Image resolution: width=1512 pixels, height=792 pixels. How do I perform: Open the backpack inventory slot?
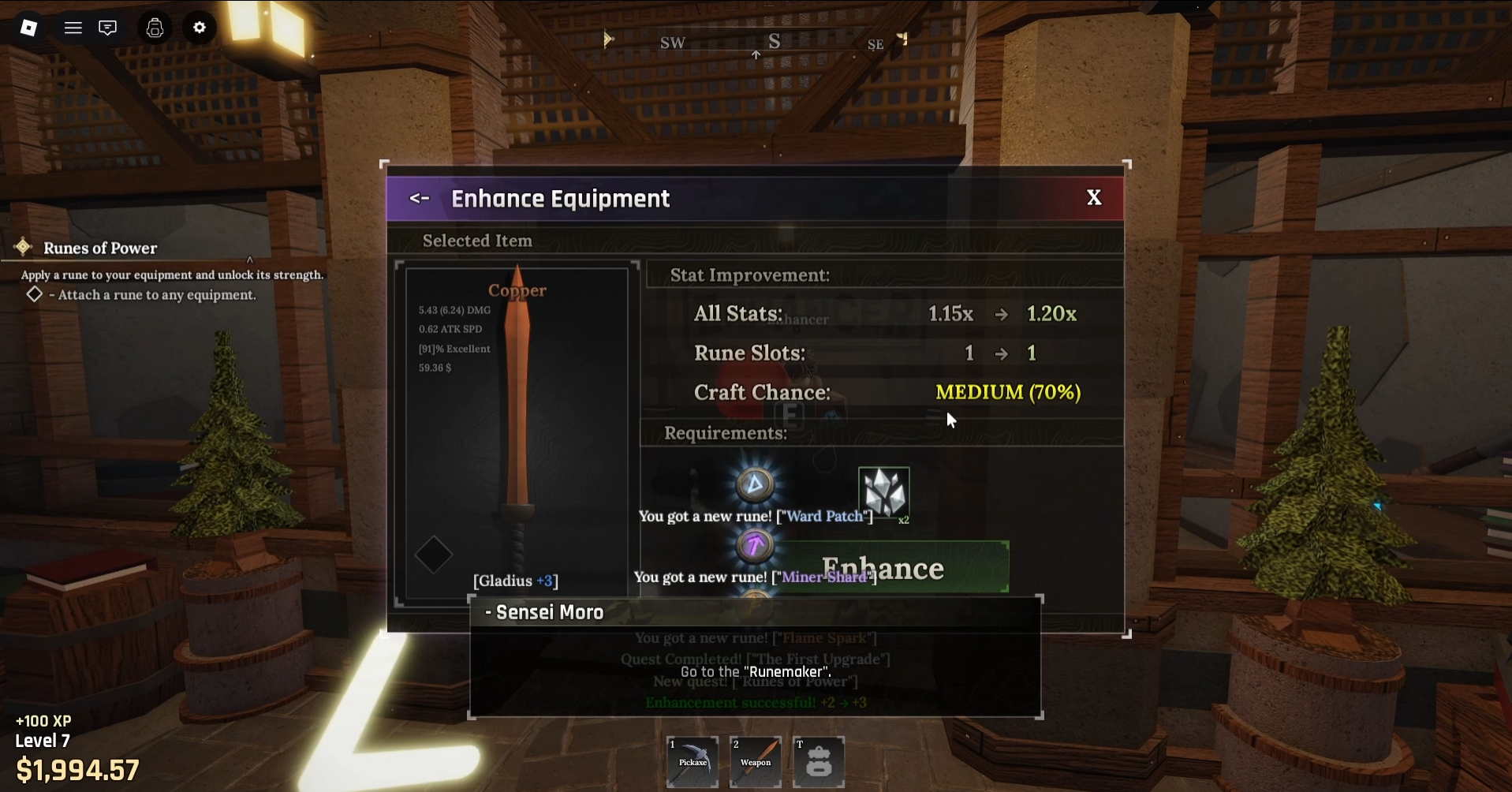tap(819, 761)
